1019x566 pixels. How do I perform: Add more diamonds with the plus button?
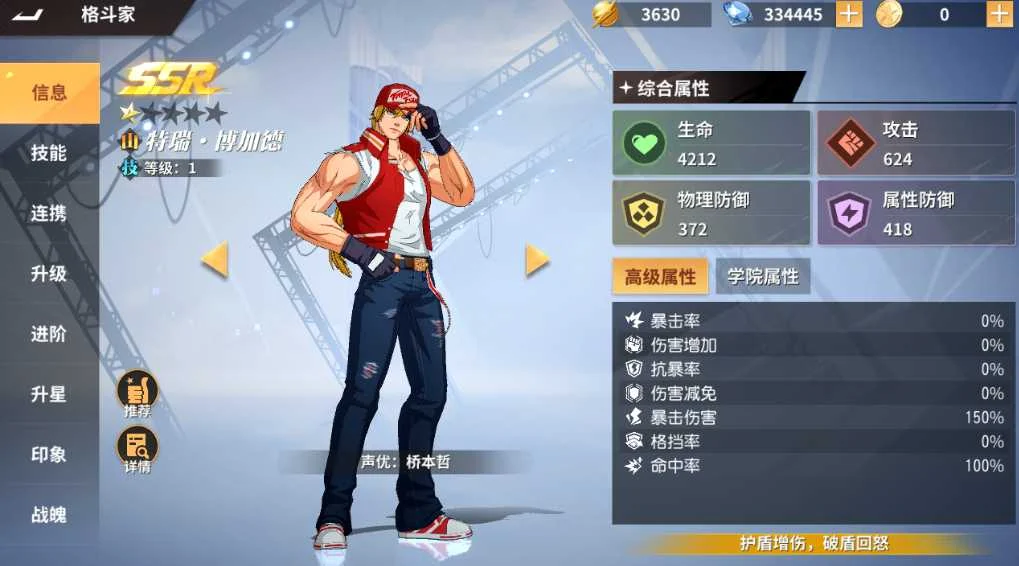pos(848,14)
